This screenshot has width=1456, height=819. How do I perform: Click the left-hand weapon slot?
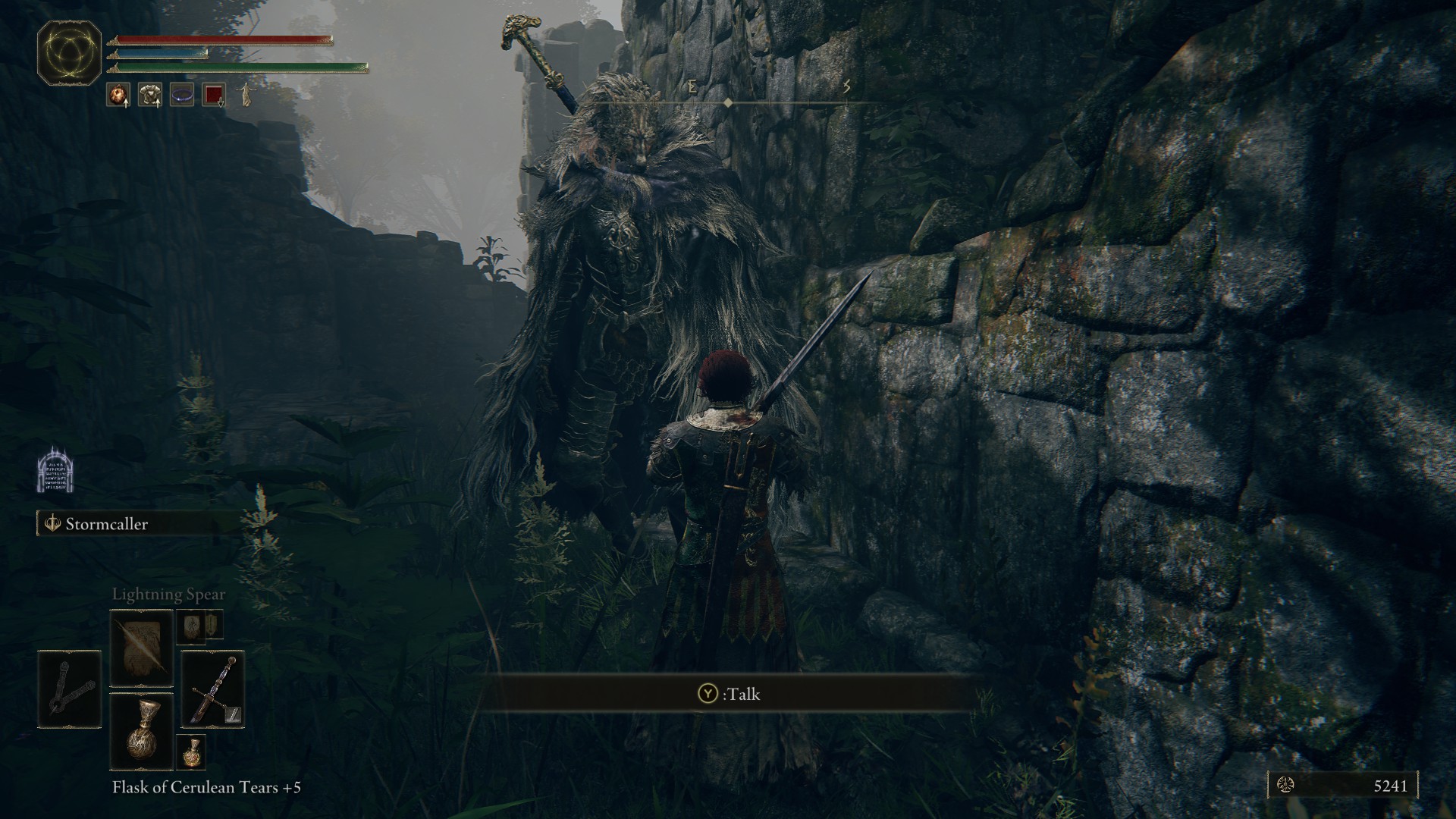(x=69, y=689)
